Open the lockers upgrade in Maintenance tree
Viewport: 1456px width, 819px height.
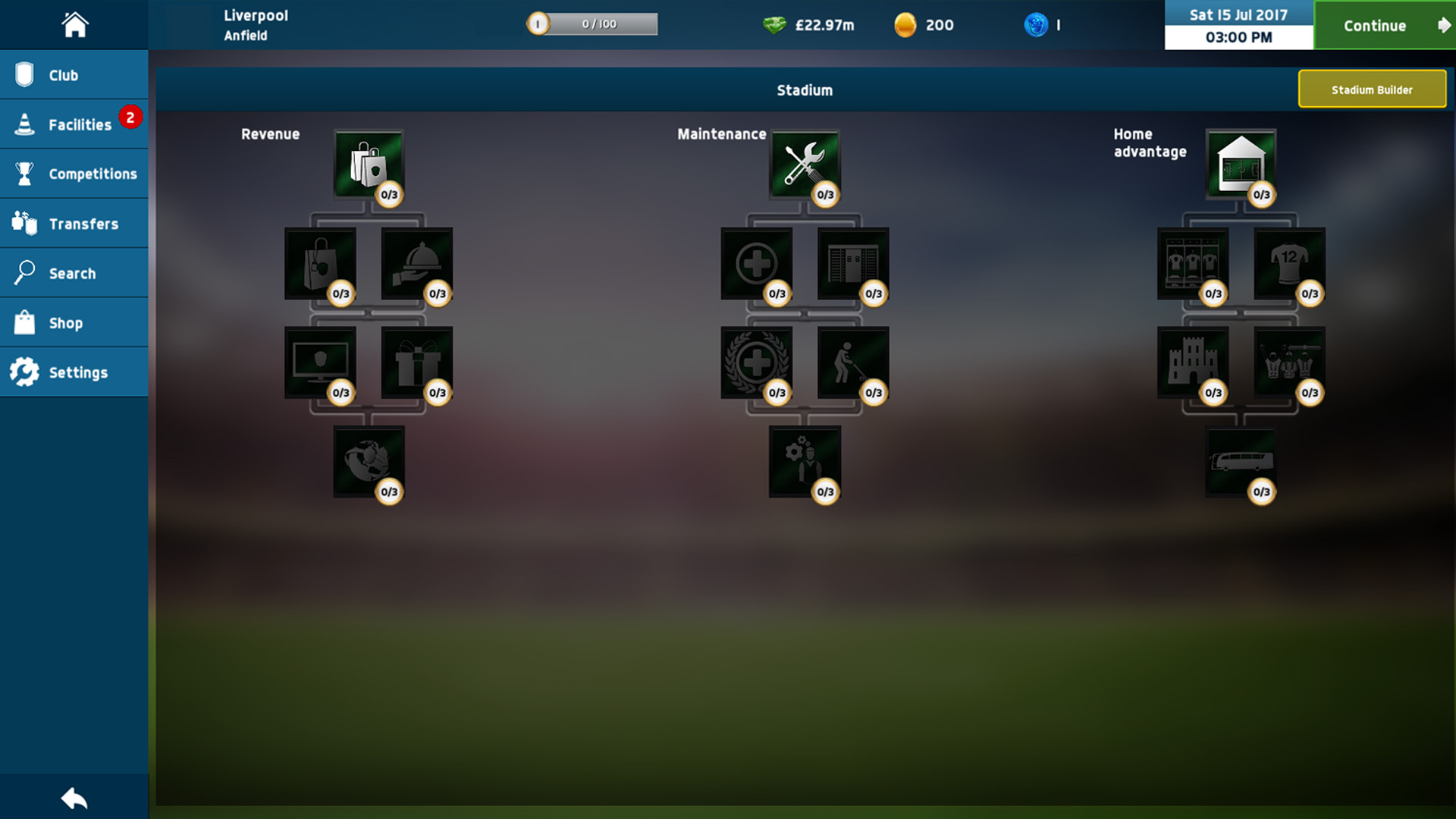pos(853,264)
